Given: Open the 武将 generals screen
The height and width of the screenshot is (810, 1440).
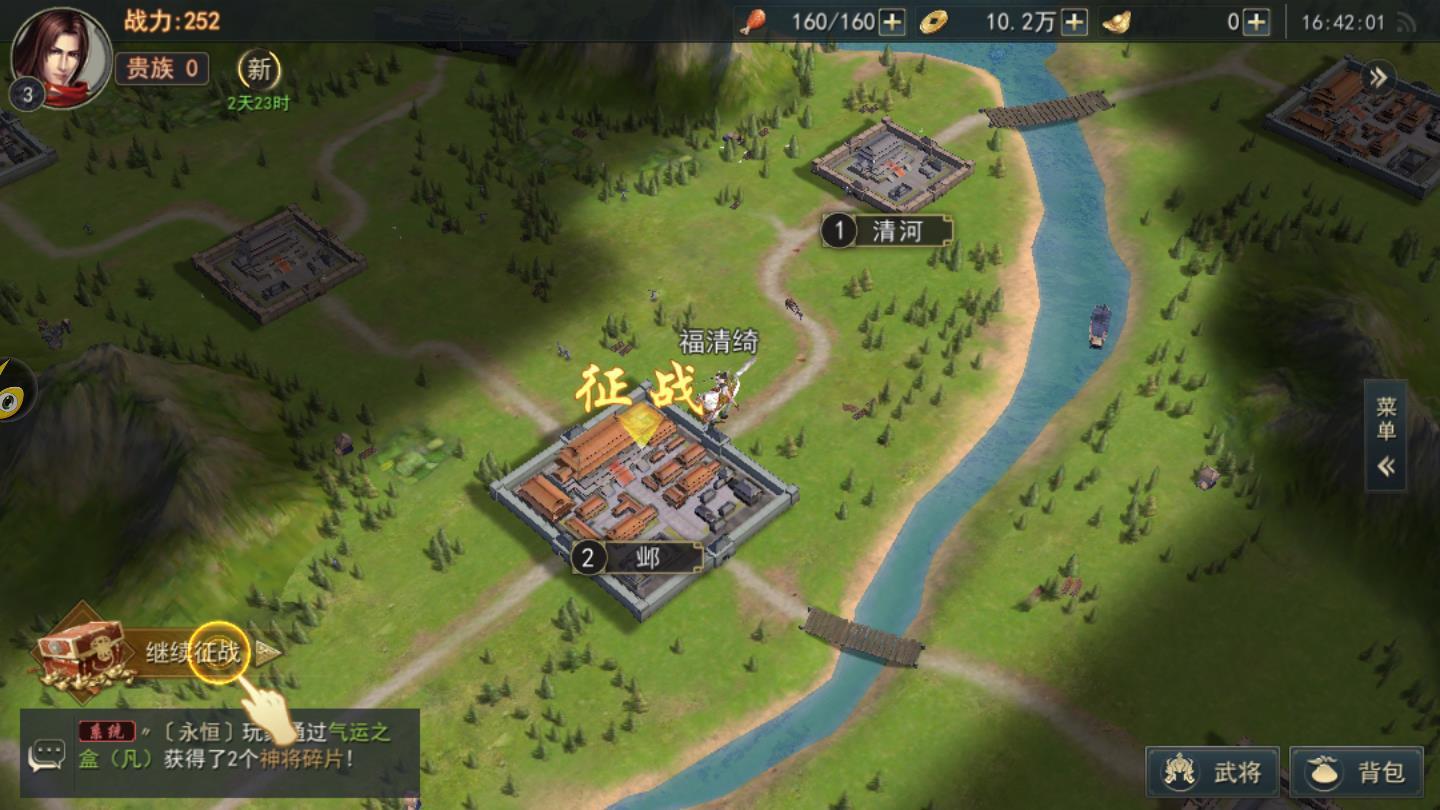Looking at the screenshot, I should click(x=1213, y=772).
